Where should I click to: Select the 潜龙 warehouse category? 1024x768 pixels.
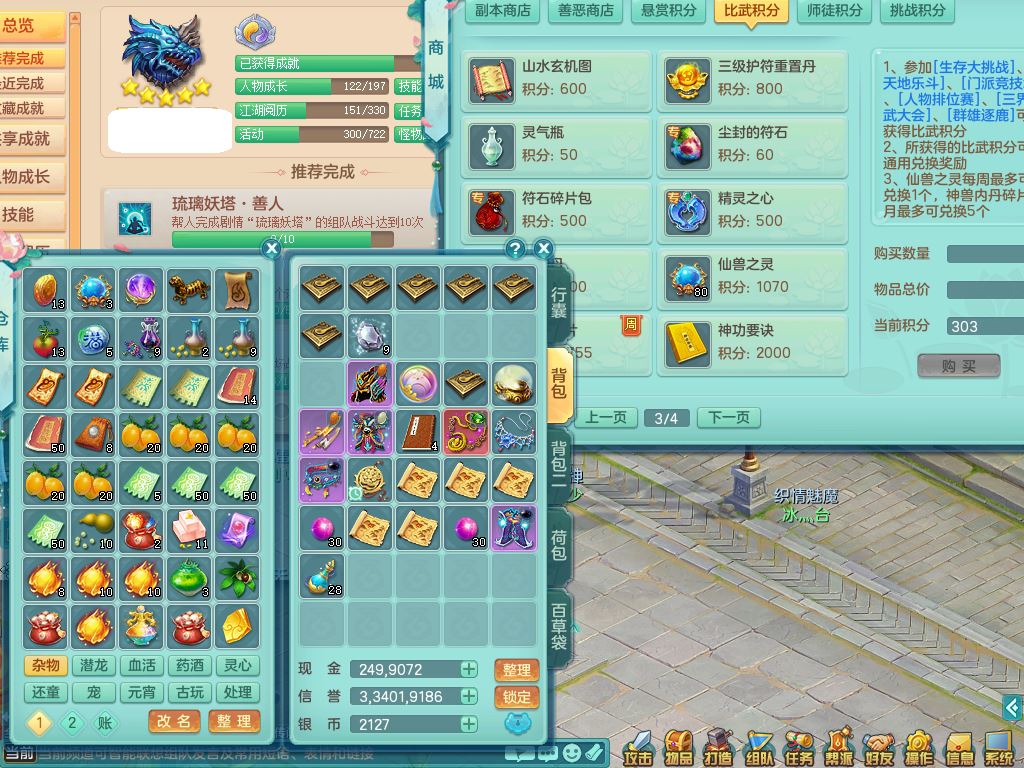coord(94,666)
